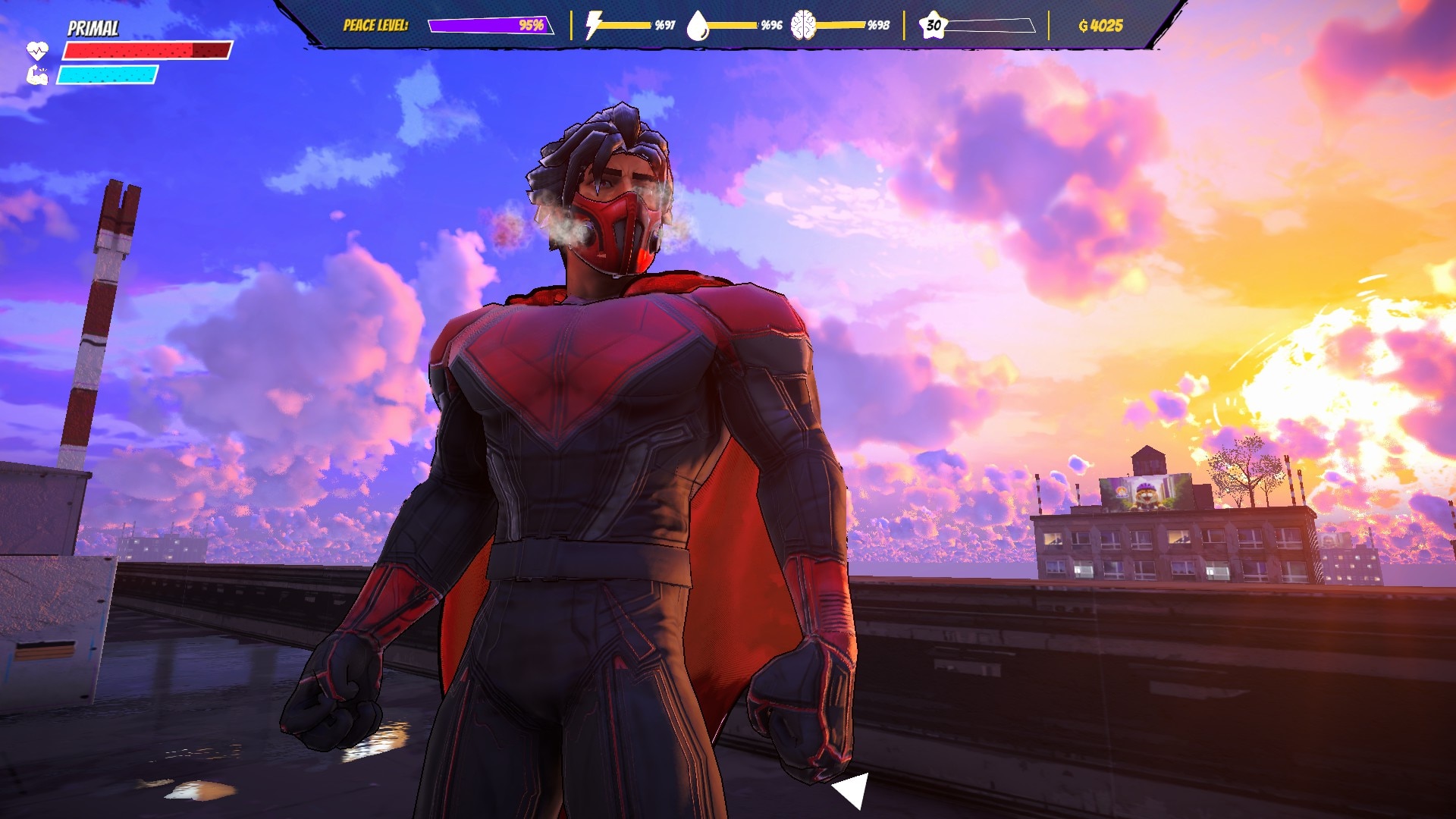Click the heart health icon
1456x819 pixels.
pyautogui.click(x=37, y=51)
